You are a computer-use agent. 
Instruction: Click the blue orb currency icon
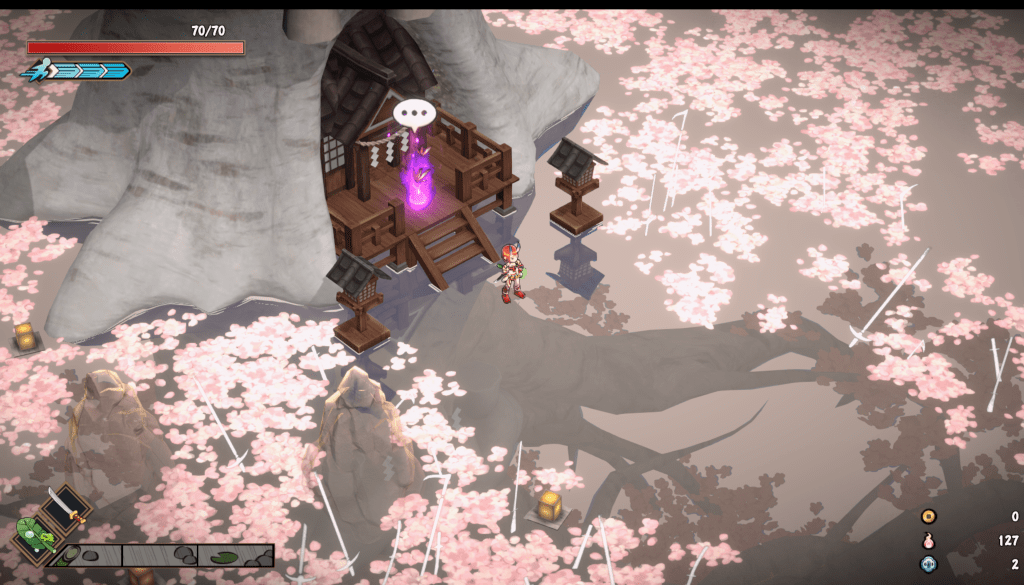929,564
